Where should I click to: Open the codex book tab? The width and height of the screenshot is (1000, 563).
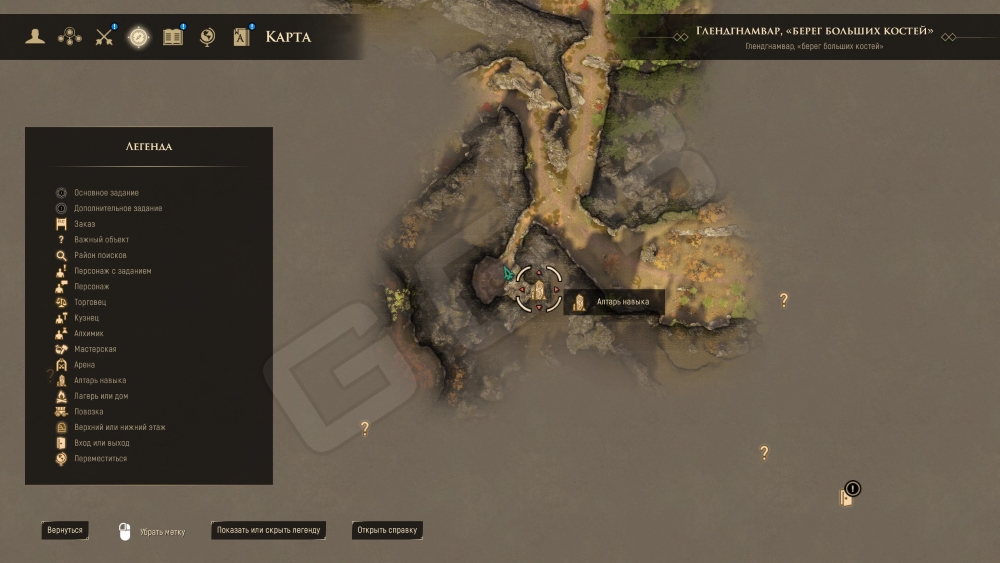click(241, 38)
